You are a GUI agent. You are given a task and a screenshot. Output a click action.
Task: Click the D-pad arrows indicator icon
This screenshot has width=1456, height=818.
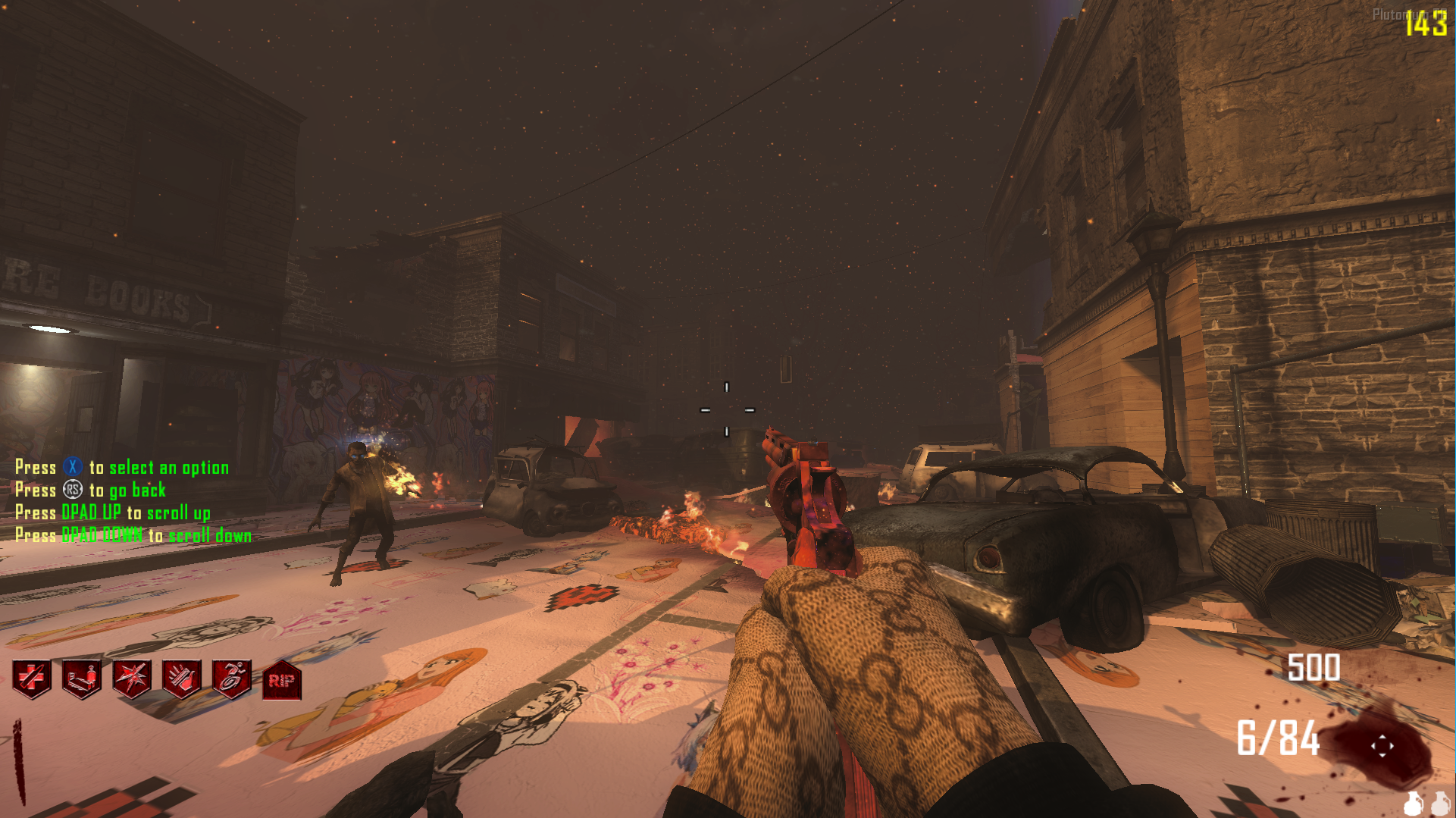1382,746
